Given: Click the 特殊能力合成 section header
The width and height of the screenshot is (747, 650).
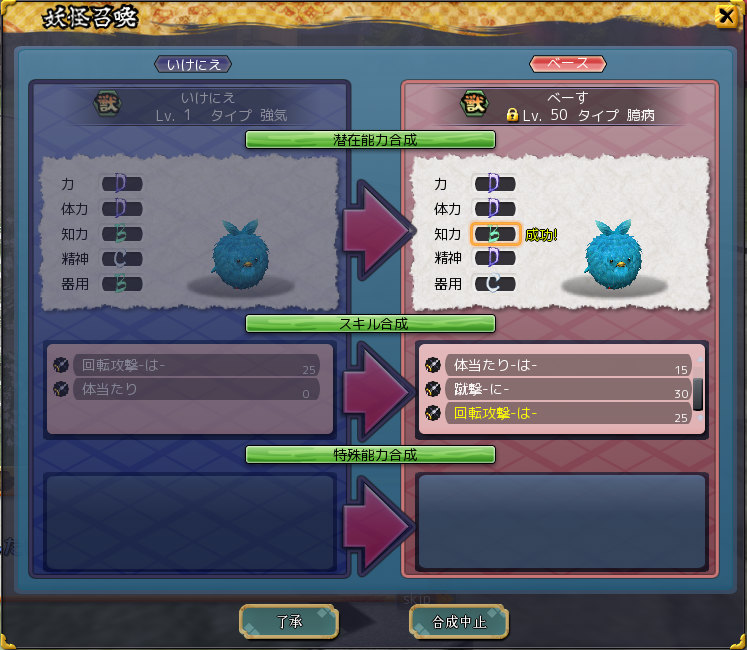Looking at the screenshot, I should point(370,455).
